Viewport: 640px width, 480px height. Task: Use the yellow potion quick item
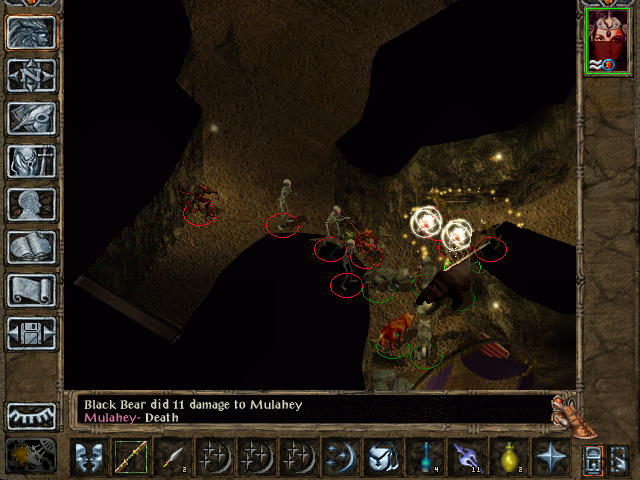point(508,458)
